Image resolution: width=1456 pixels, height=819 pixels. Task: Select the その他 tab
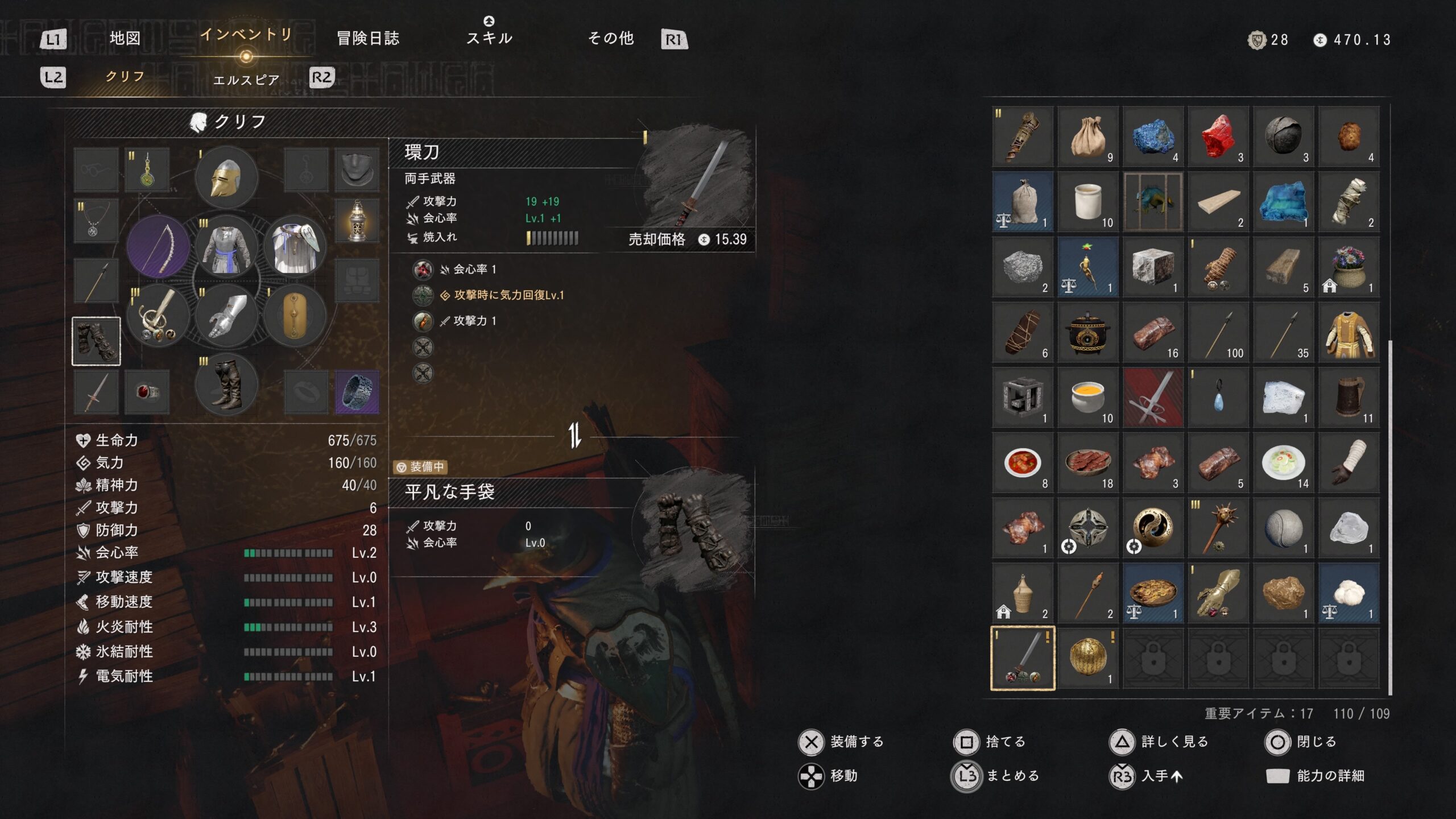[610, 38]
